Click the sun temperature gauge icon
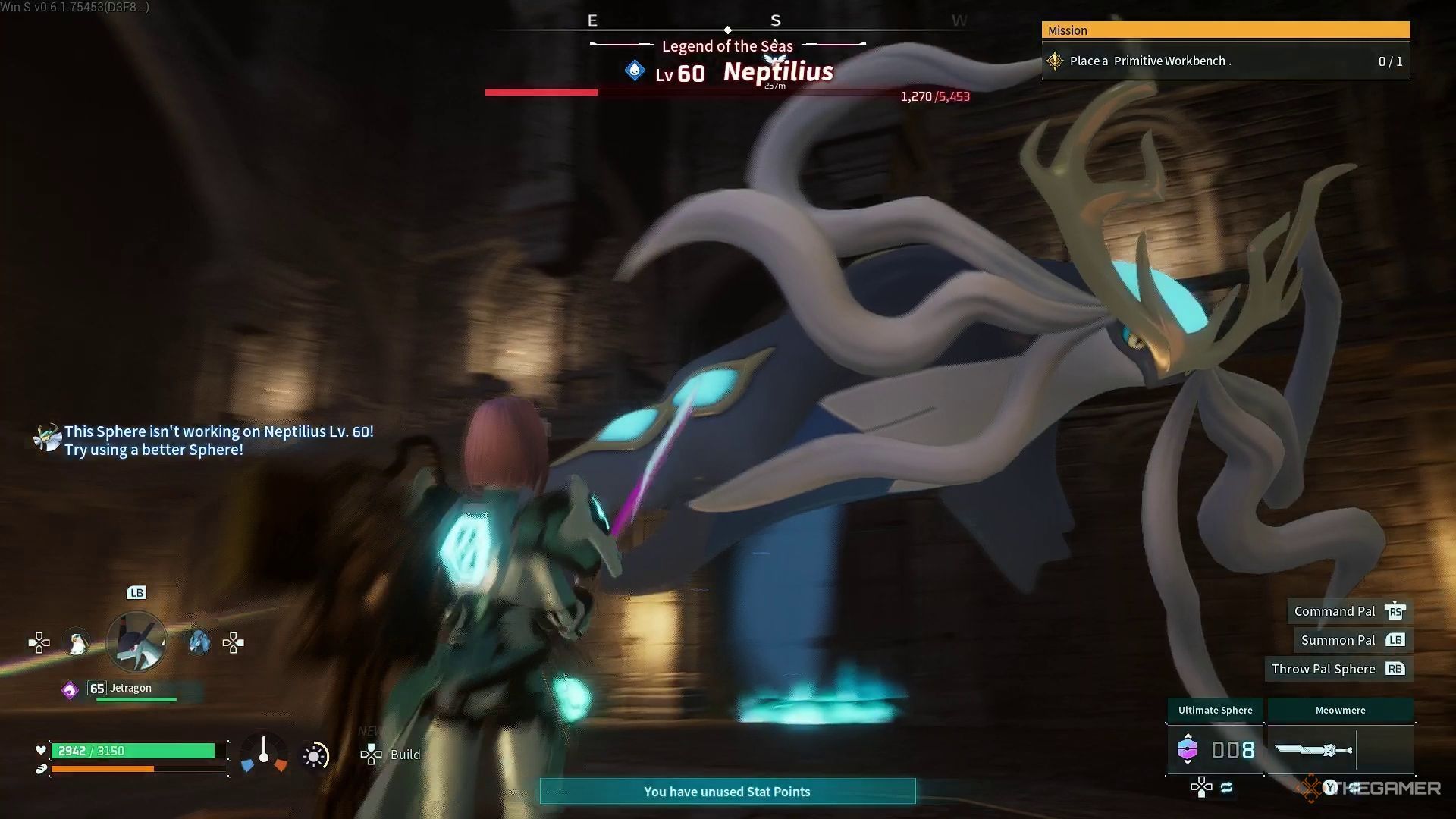 315,755
